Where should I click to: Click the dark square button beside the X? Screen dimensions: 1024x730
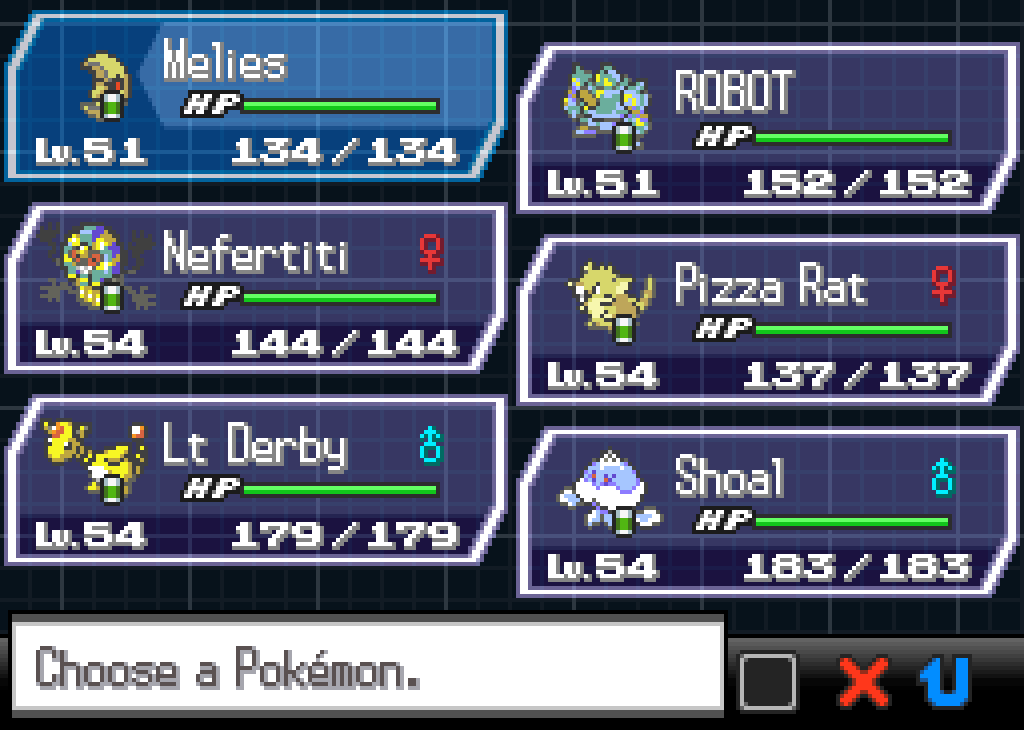(768, 682)
